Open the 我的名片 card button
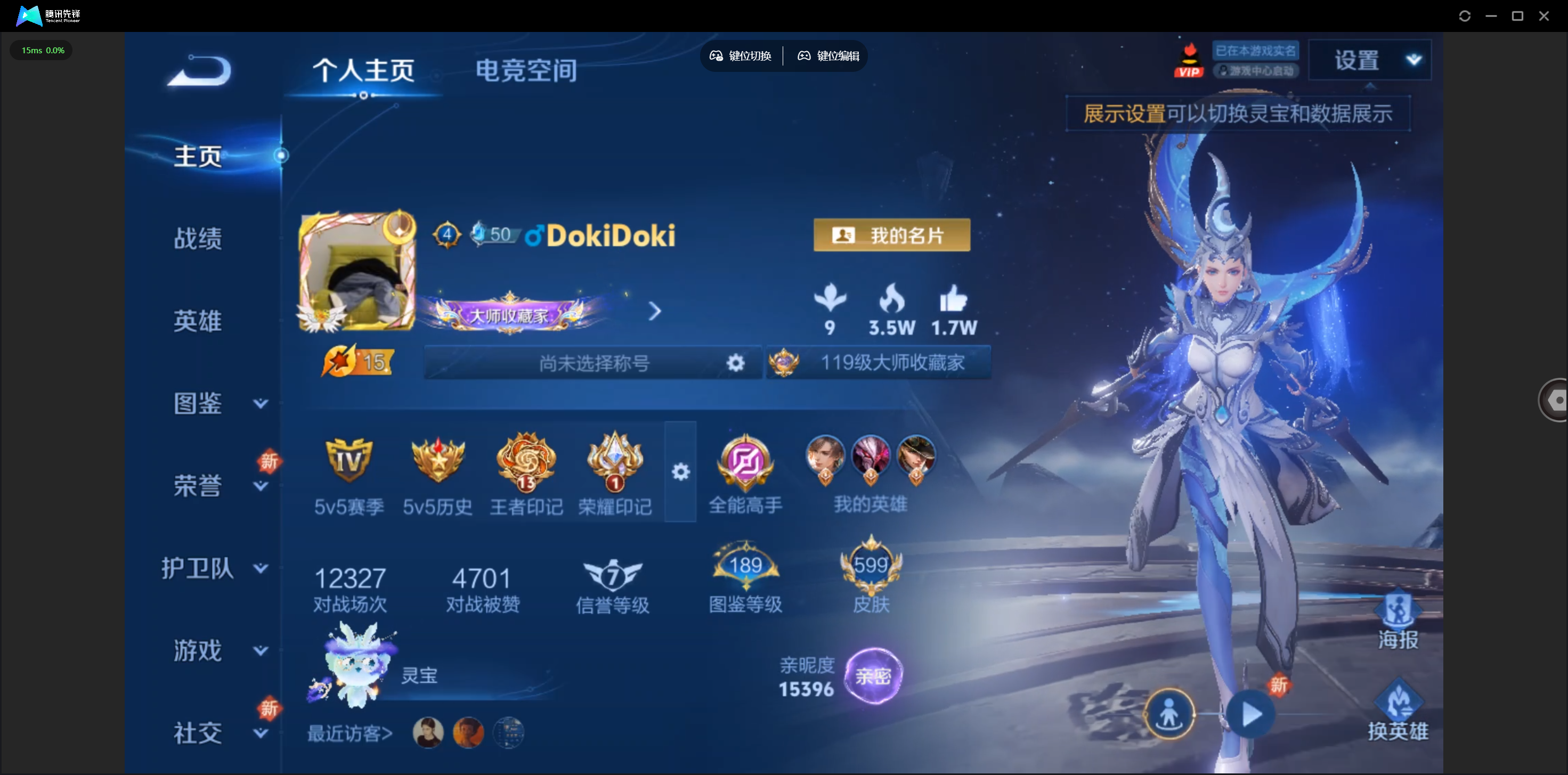 [891, 235]
